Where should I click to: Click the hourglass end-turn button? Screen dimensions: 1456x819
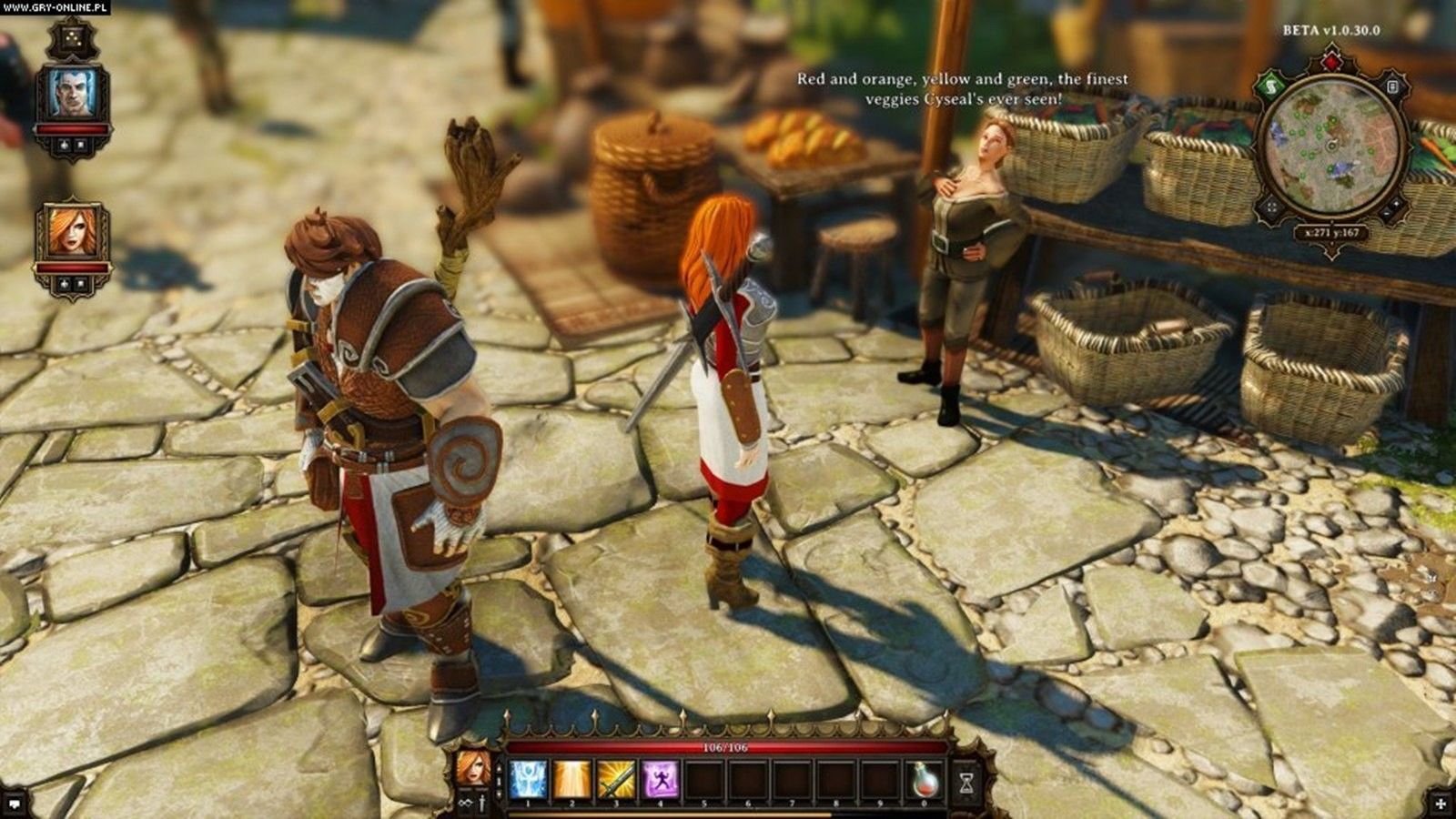coord(967,781)
